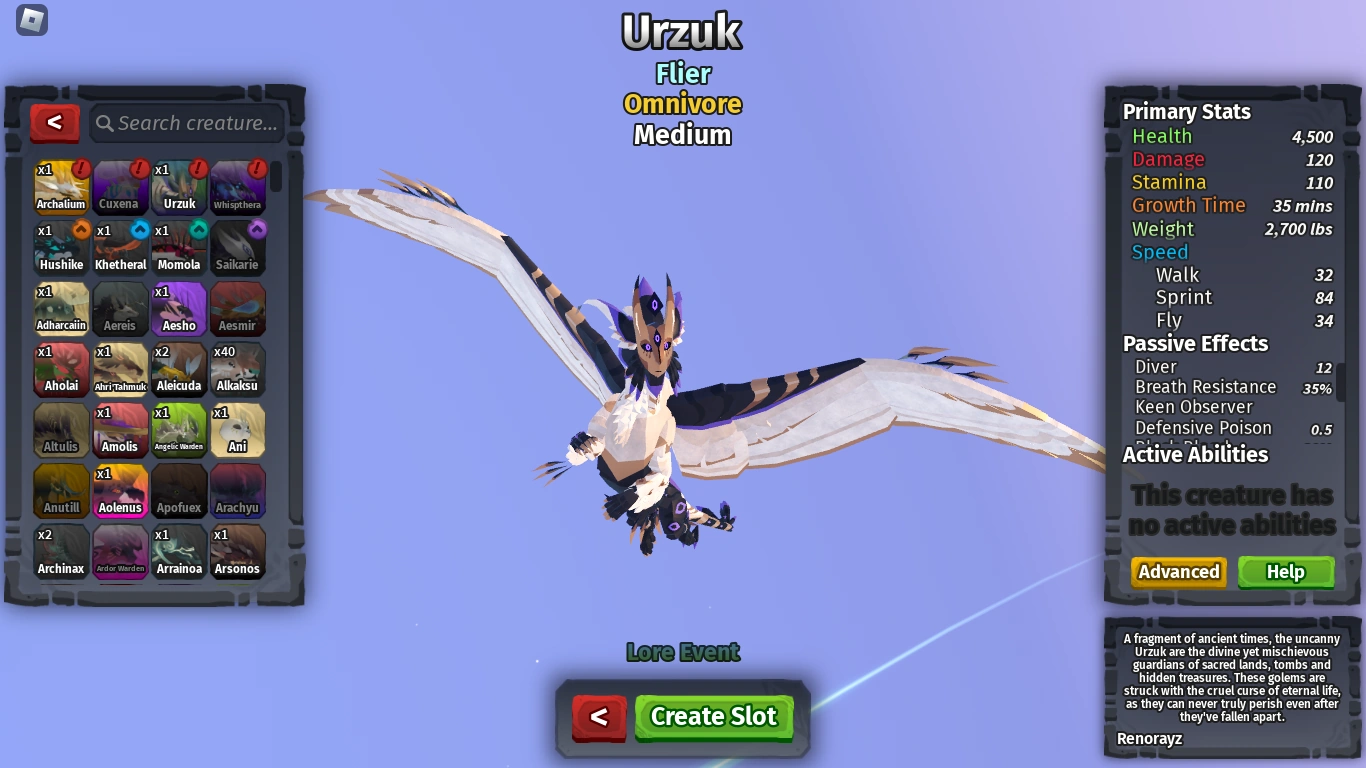The height and width of the screenshot is (768, 1366).
Task: Open the Advanced stats view
Action: click(x=1178, y=572)
